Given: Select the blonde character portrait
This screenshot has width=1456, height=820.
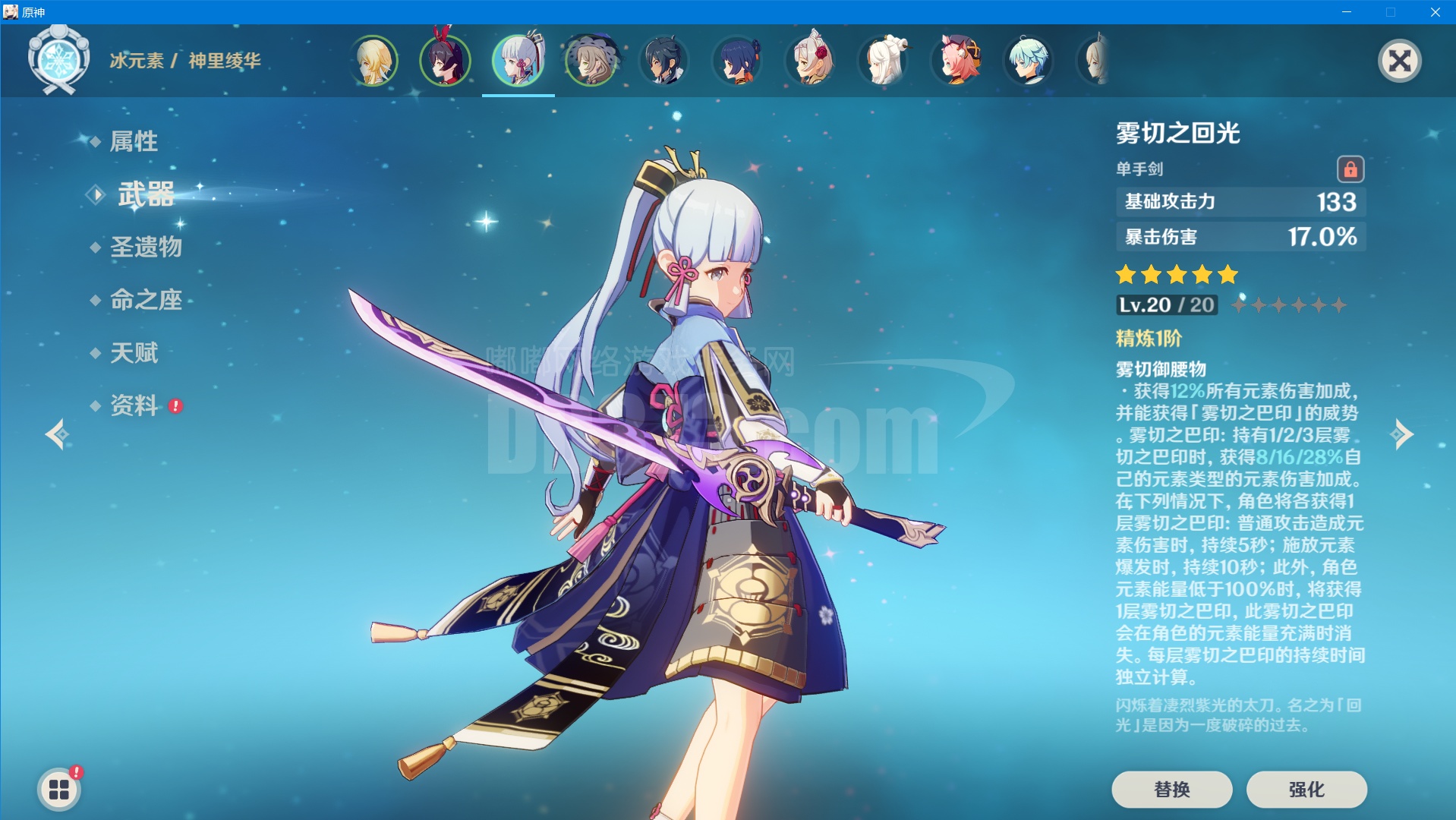Looking at the screenshot, I should tap(373, 61).
